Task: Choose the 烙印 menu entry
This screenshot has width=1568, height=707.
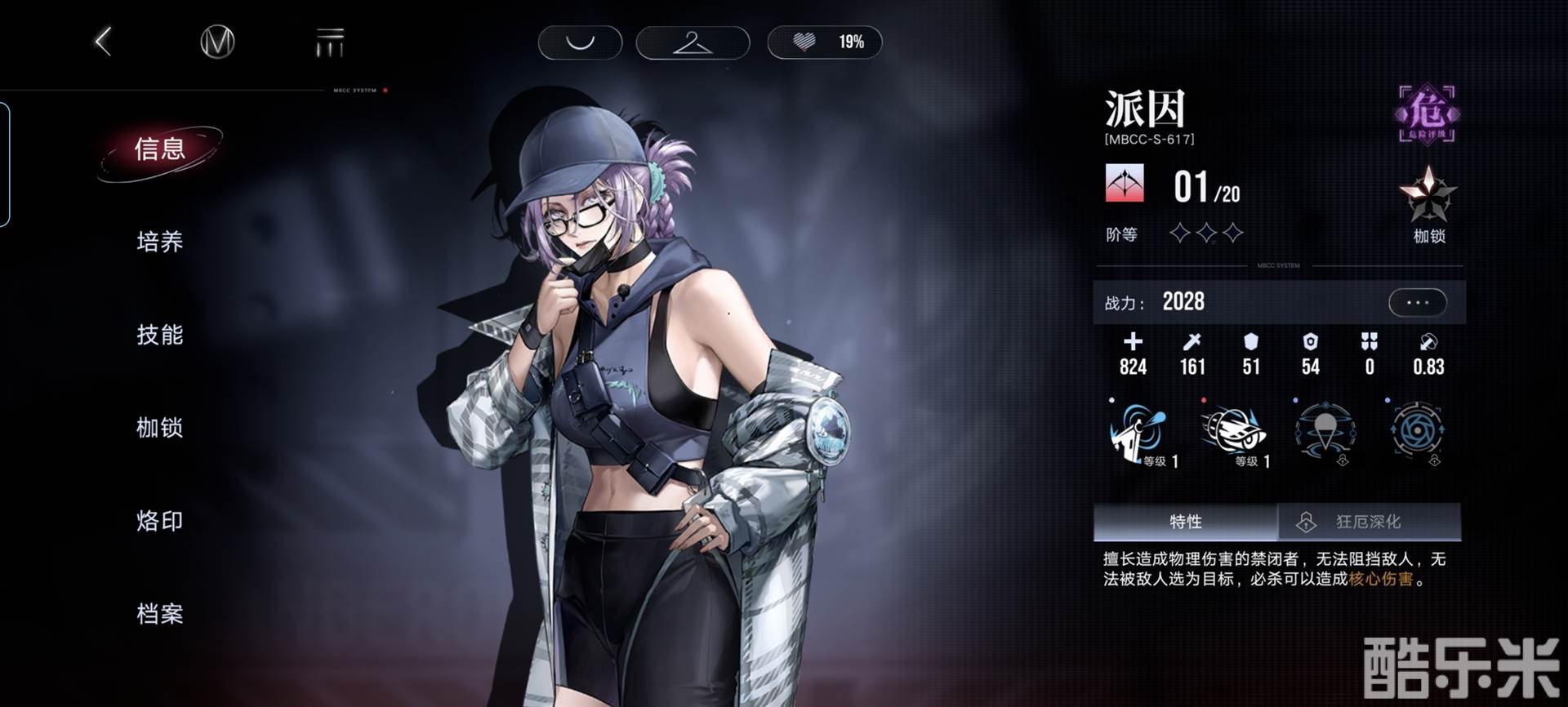Action: 160,521
